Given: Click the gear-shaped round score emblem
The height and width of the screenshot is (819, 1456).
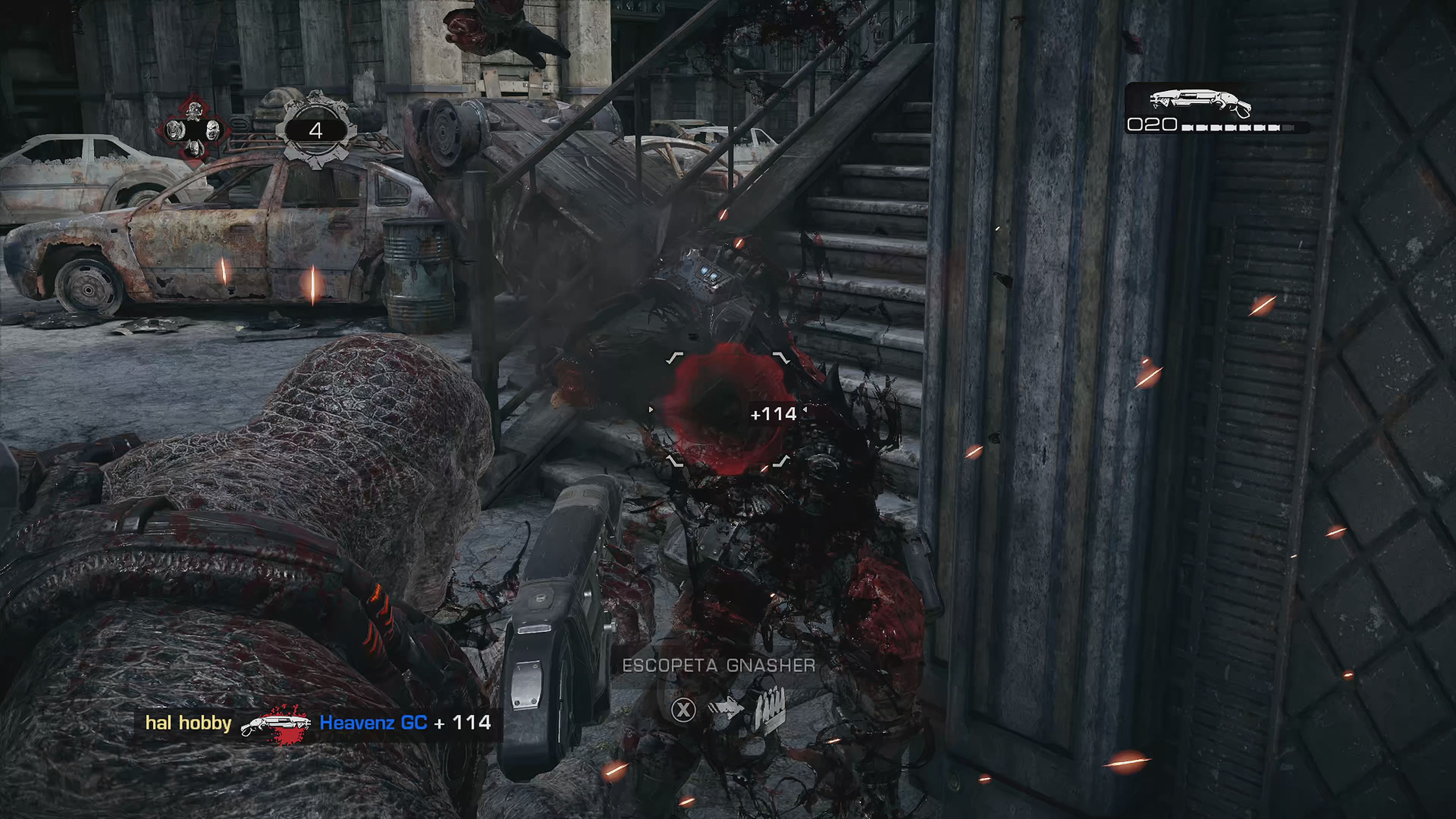Looking at the screenshot, I should 317,131.
